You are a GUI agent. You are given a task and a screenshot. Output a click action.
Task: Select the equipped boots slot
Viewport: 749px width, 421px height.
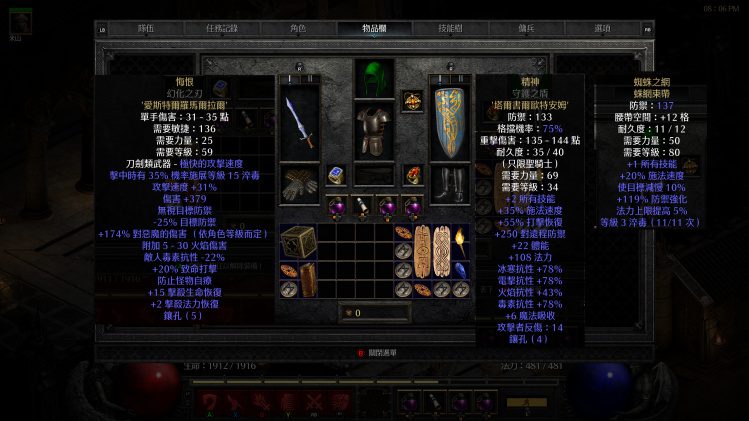pyautogui.click(x=449, y=183)
